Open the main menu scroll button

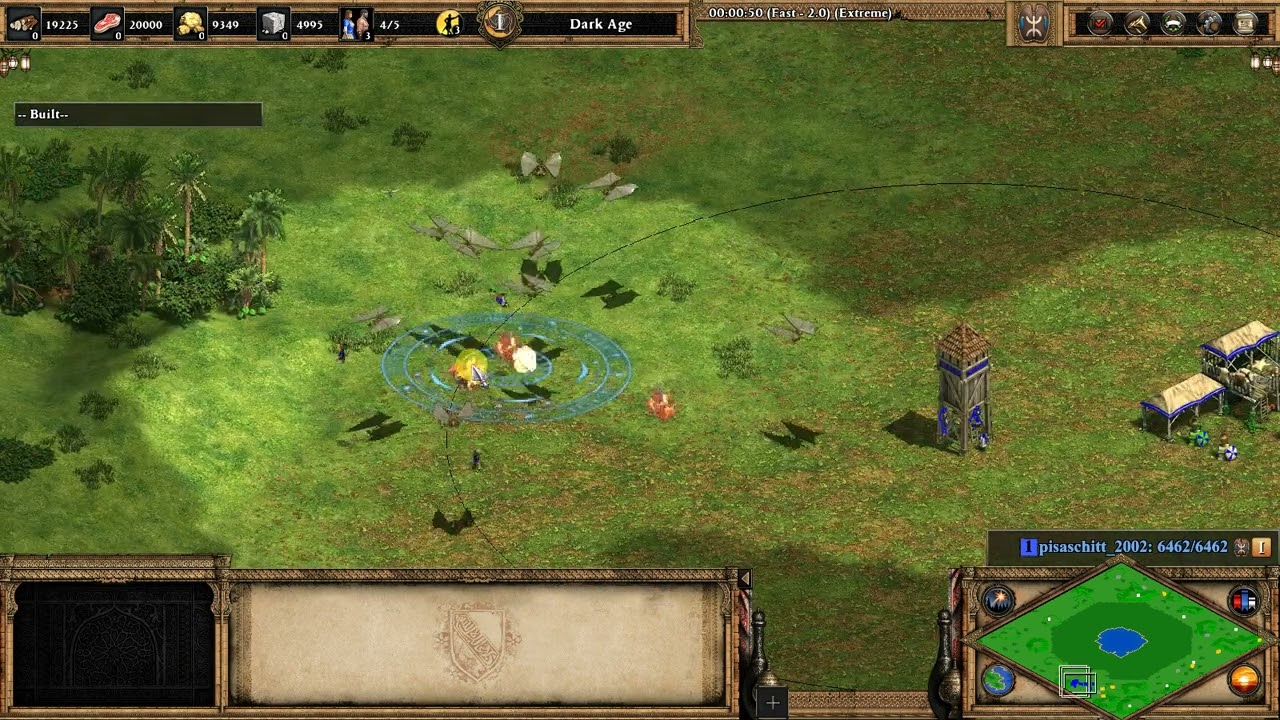[1245, 23]
